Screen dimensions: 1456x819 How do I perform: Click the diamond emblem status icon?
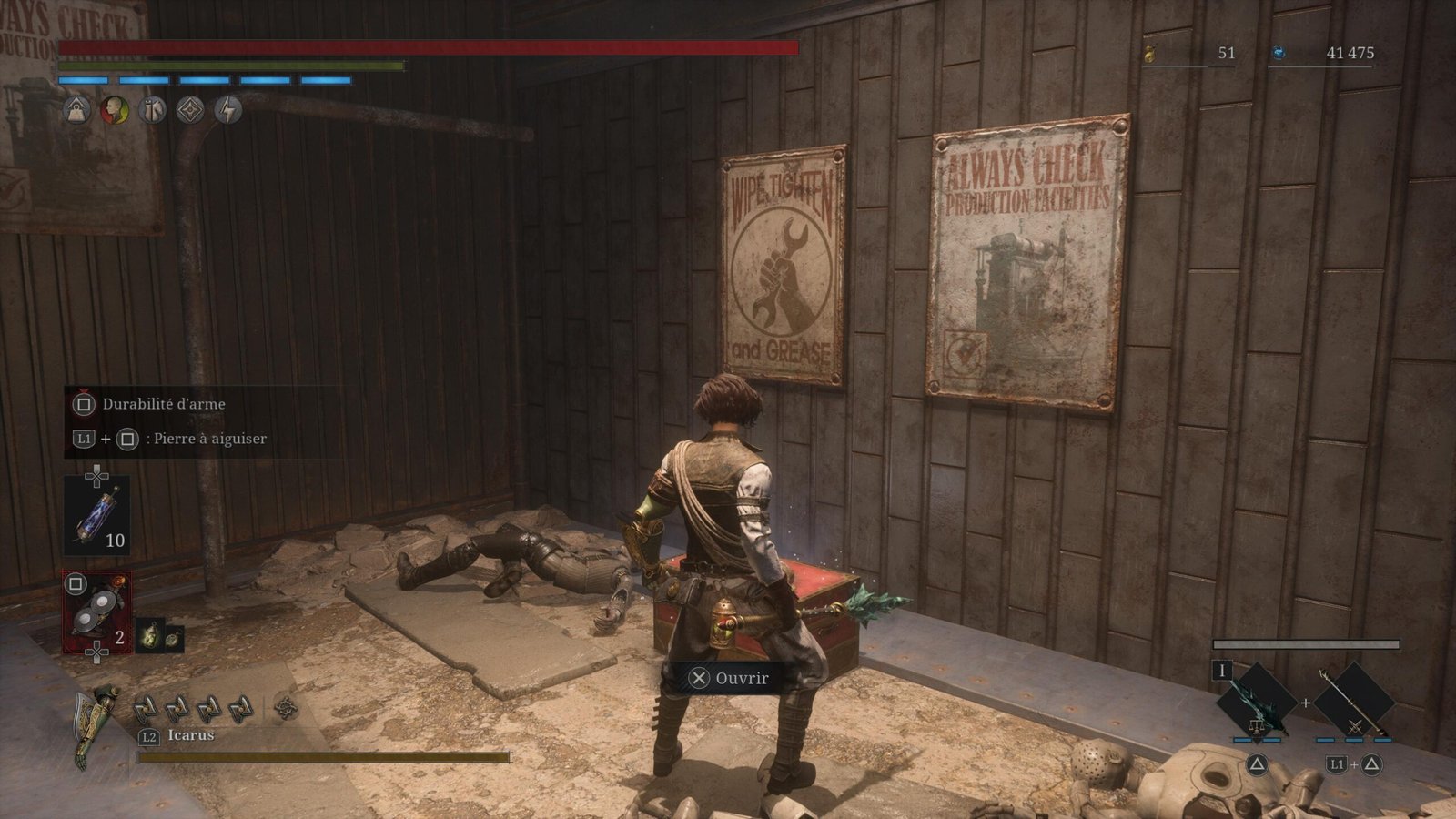(x=190, y=111)
